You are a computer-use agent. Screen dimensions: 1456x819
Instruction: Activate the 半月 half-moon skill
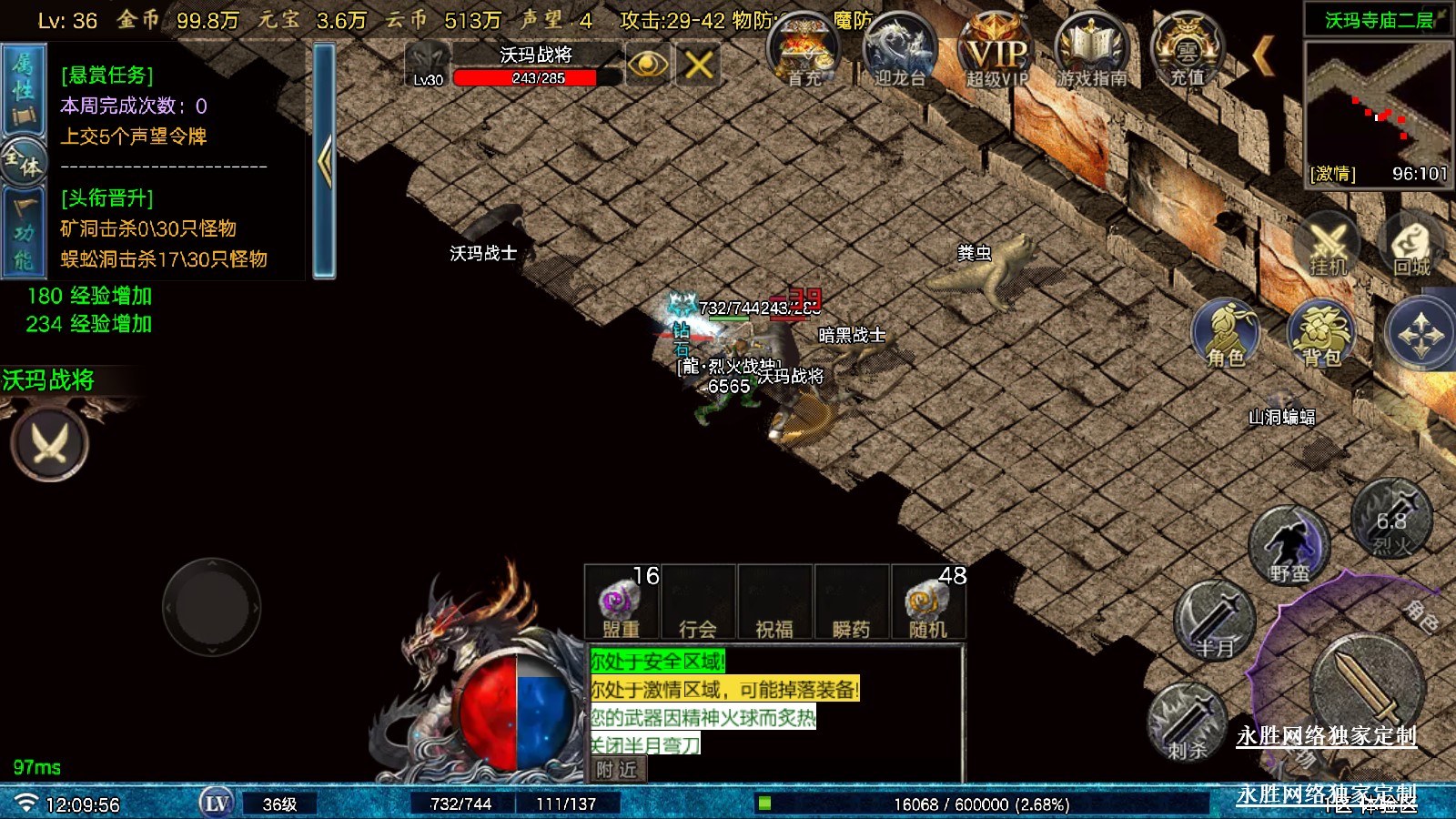click(x=1215, y=622)
